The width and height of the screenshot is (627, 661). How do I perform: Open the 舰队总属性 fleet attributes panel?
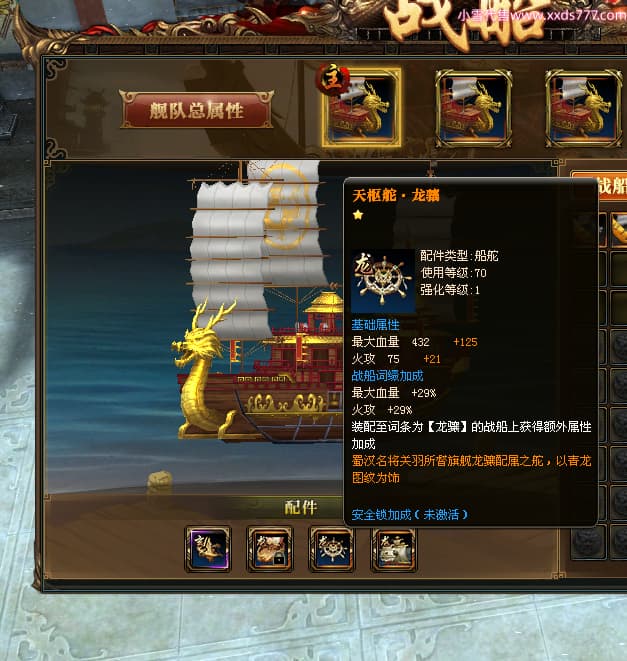pos(196,110)
